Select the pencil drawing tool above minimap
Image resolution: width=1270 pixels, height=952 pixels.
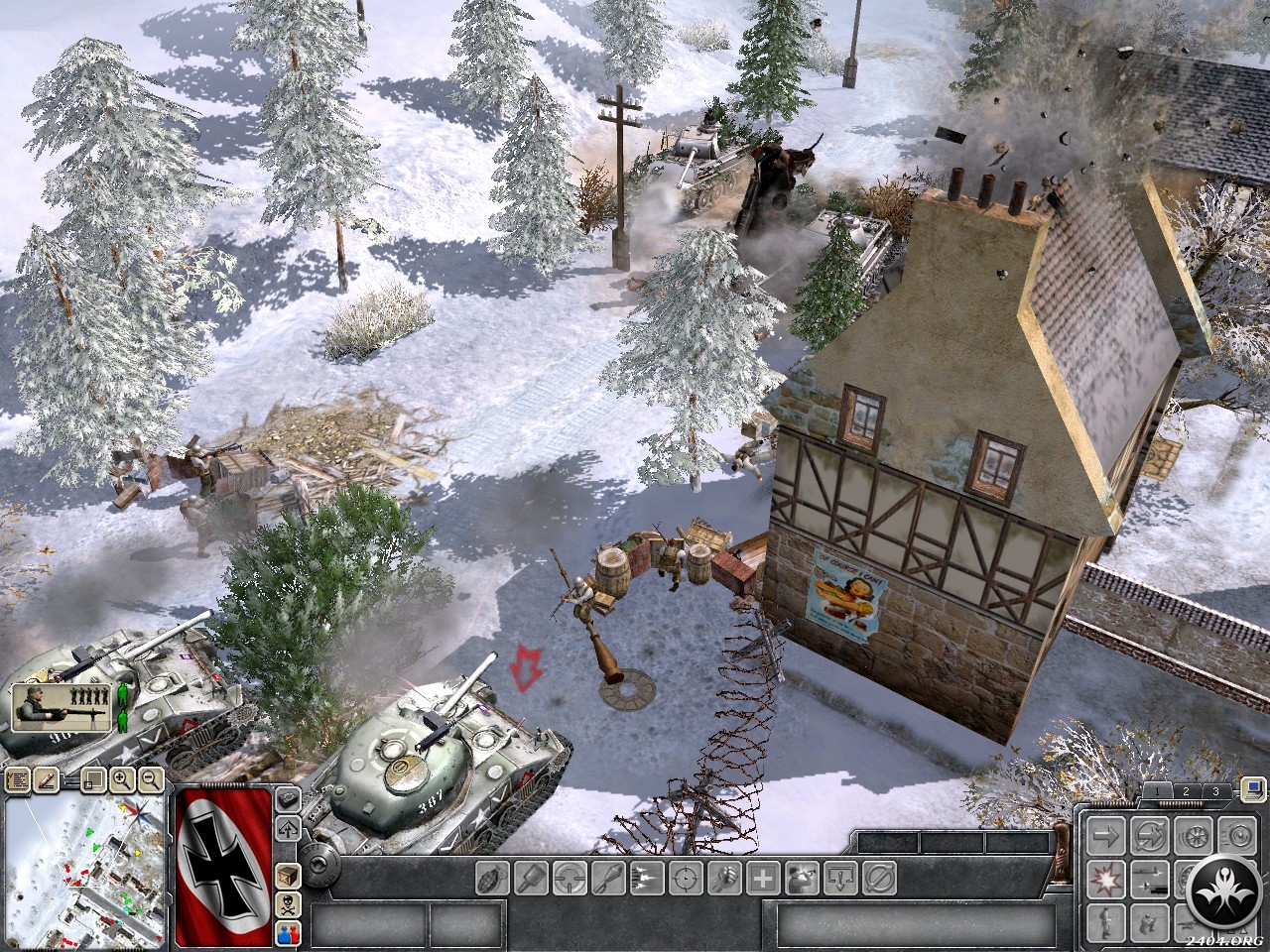click(45, 779)
